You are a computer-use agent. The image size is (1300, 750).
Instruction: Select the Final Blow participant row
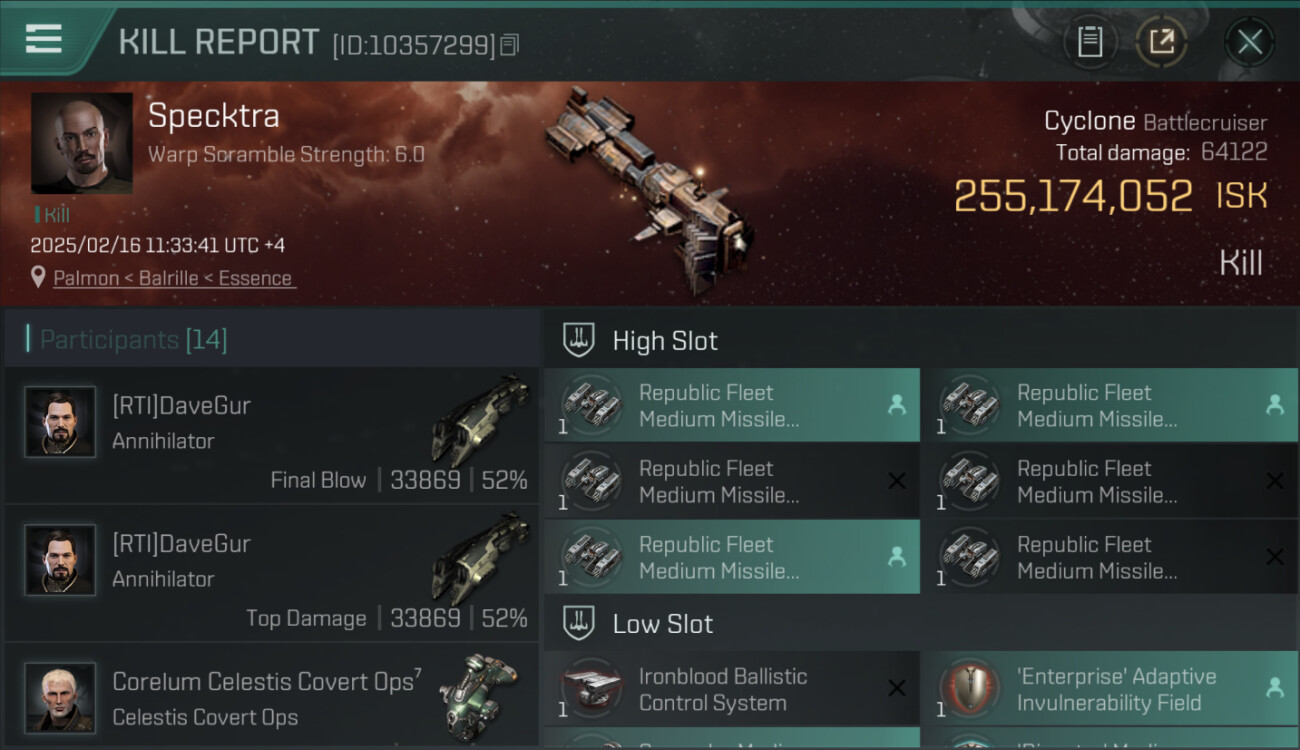[272, 435]
